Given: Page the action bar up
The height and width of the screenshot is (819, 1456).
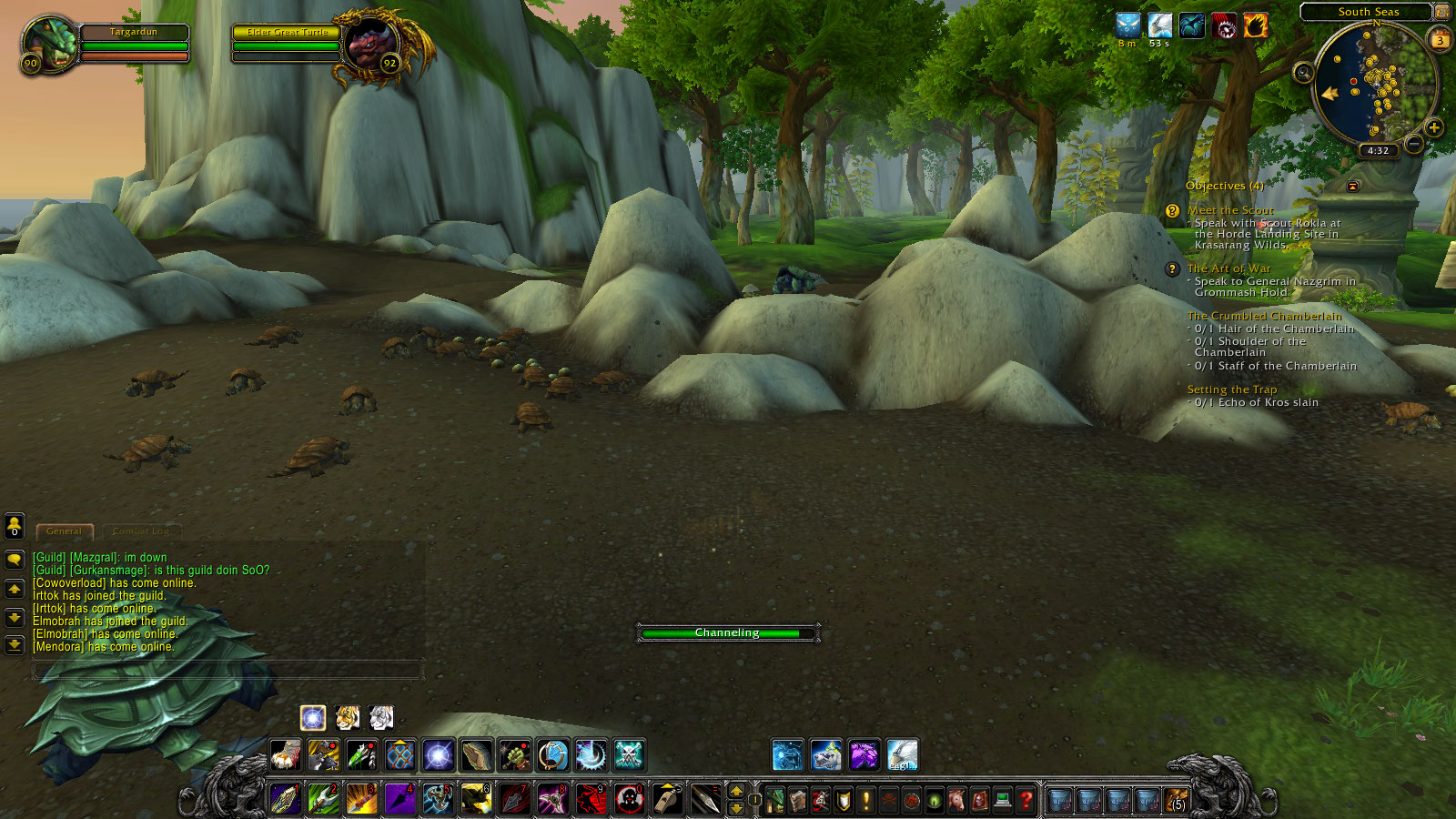Looking at the screenshot, I should pos(736,791).
